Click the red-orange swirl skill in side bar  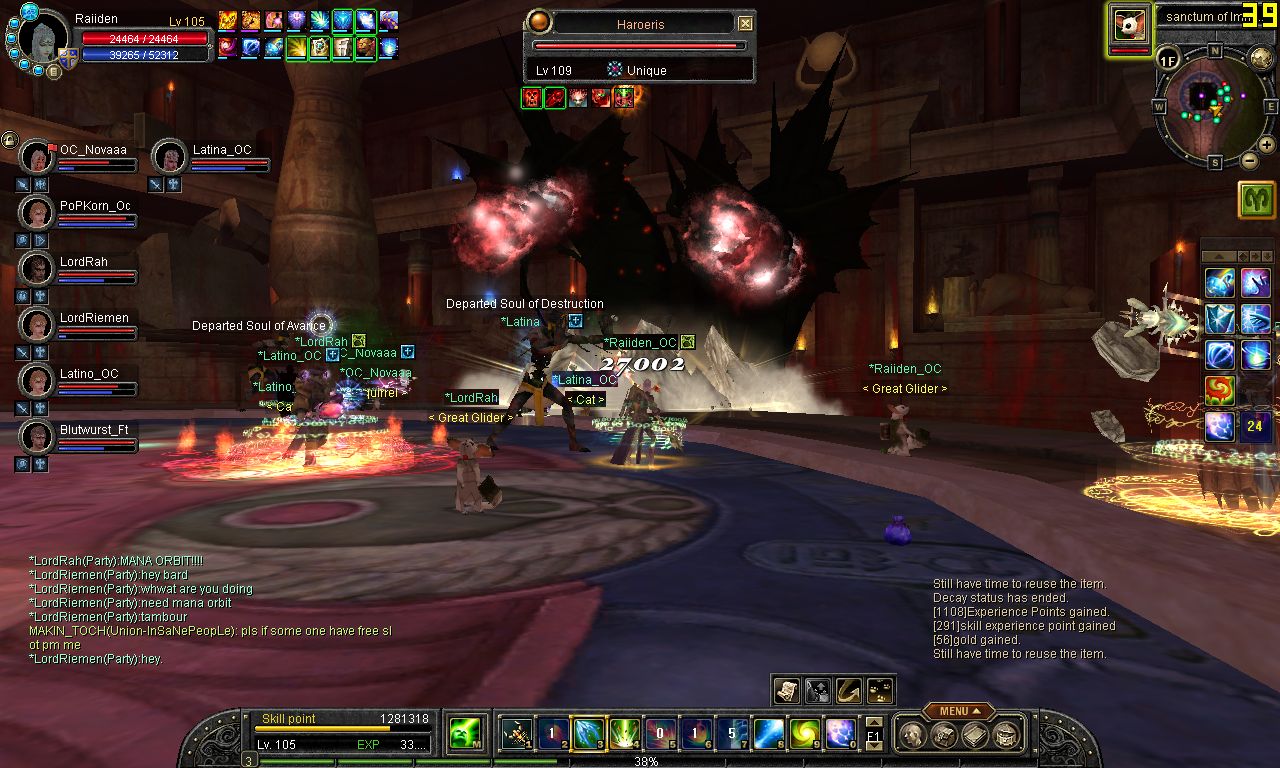pos(1219,390)
